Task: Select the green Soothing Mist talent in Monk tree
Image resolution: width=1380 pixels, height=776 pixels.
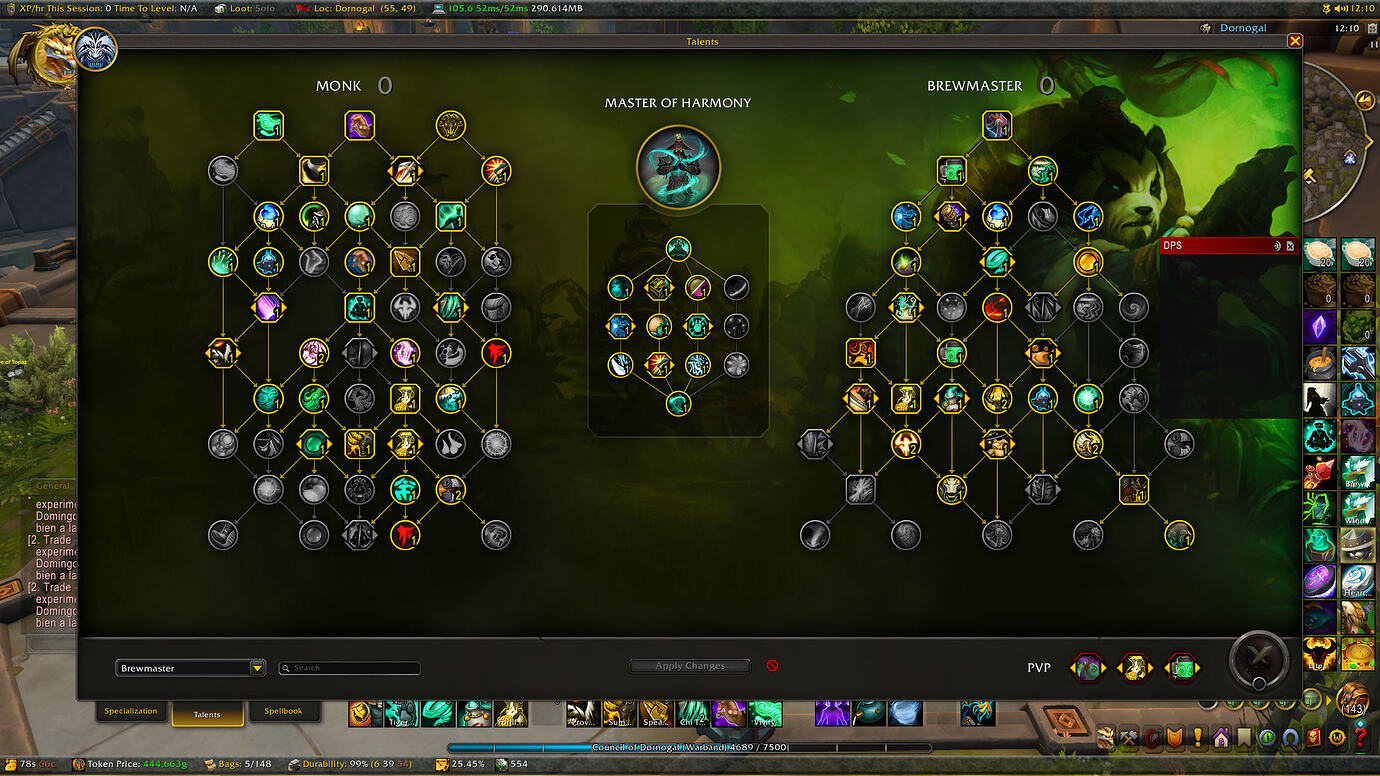Action: click(x=268, y=125)
